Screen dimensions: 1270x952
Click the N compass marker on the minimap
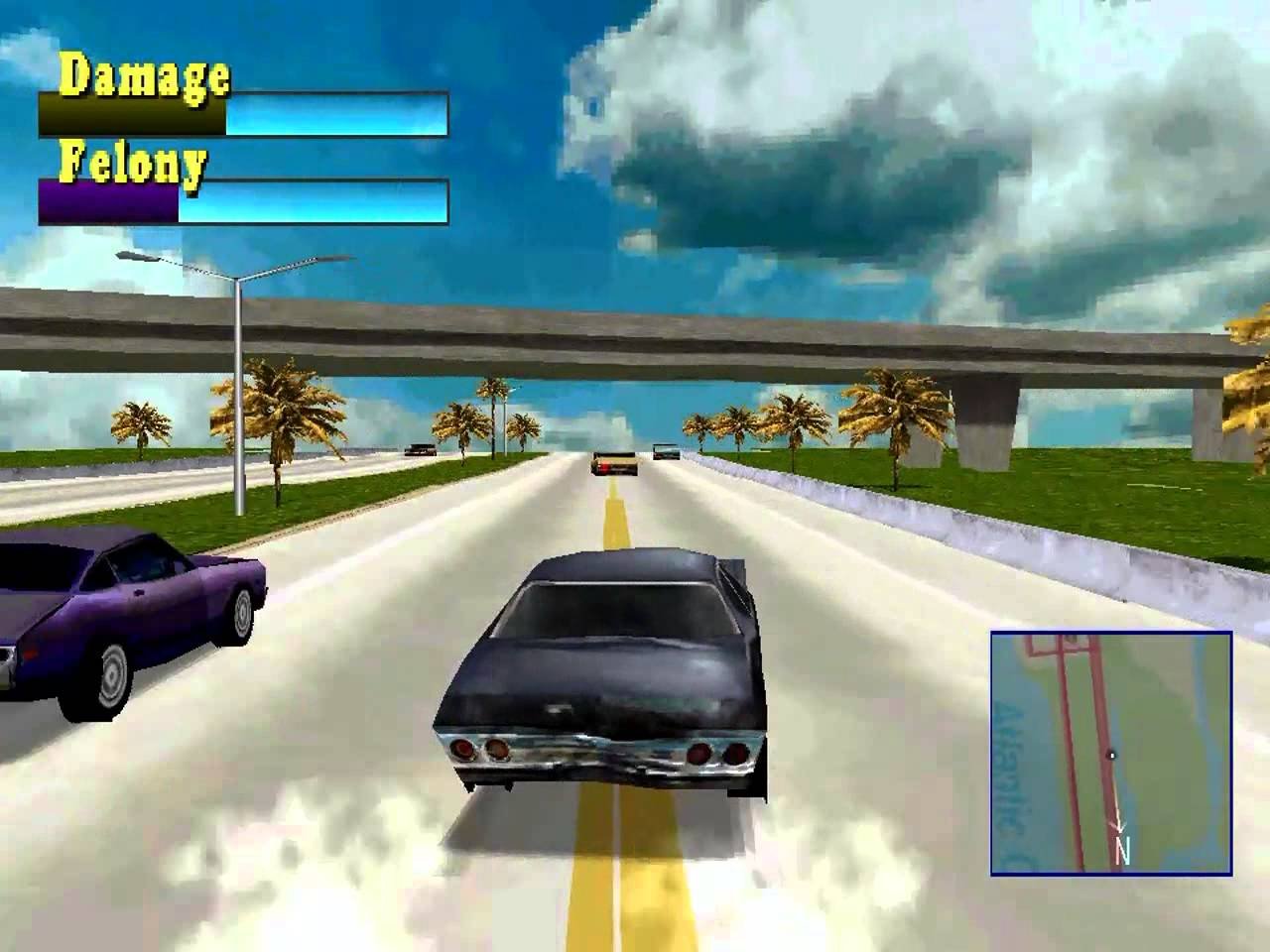(x=1123, y=849)
